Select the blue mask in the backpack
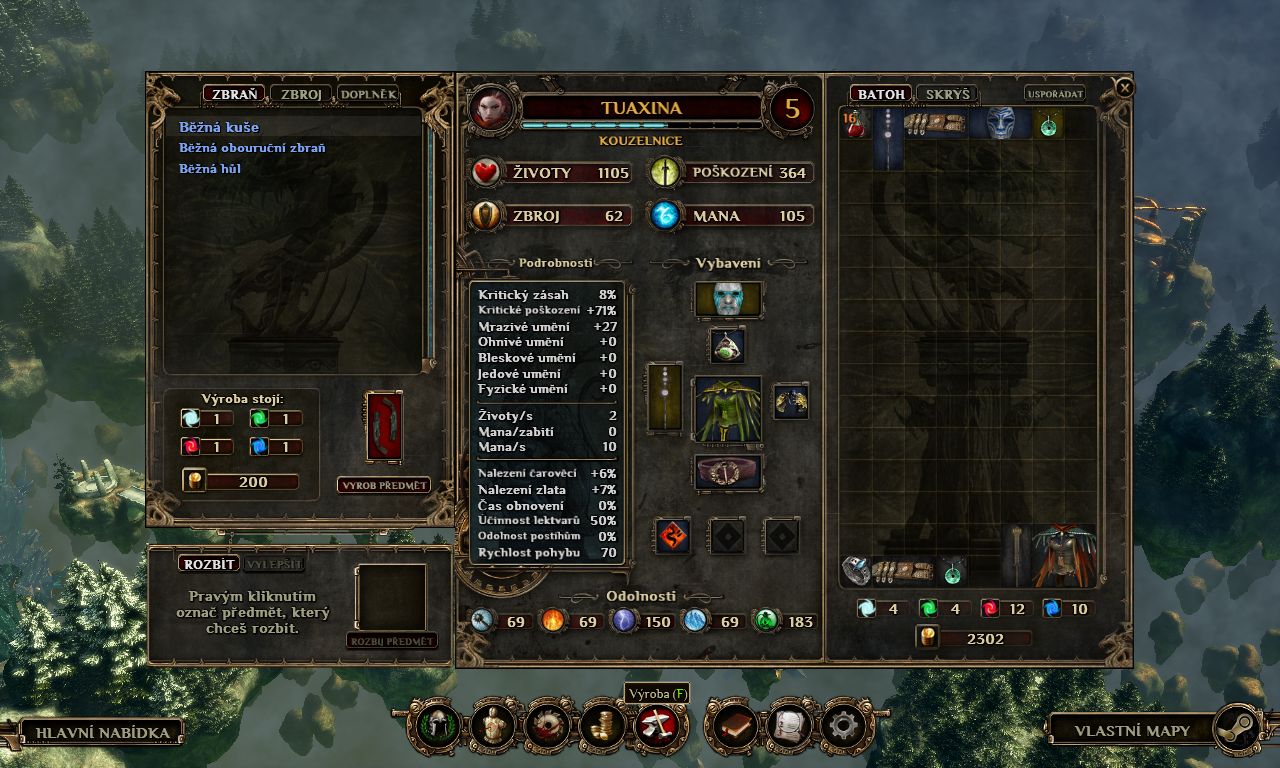This screenshot has height=768, width=1280. pos(1000,123)
